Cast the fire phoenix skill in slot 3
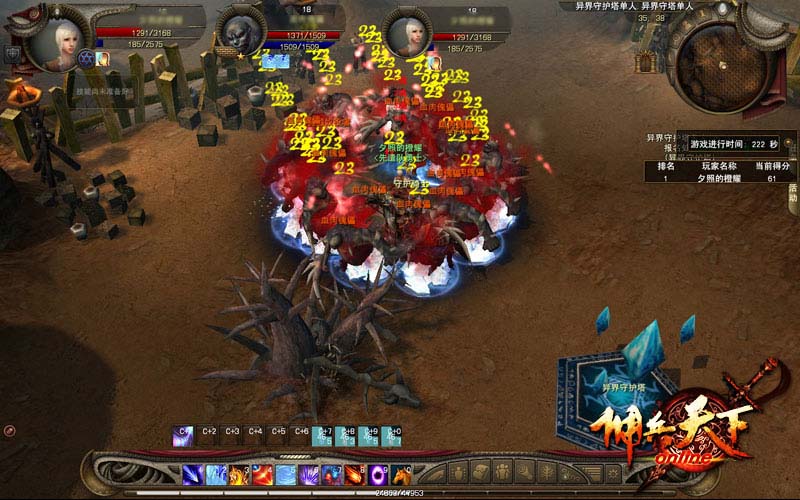 point(240,474)
